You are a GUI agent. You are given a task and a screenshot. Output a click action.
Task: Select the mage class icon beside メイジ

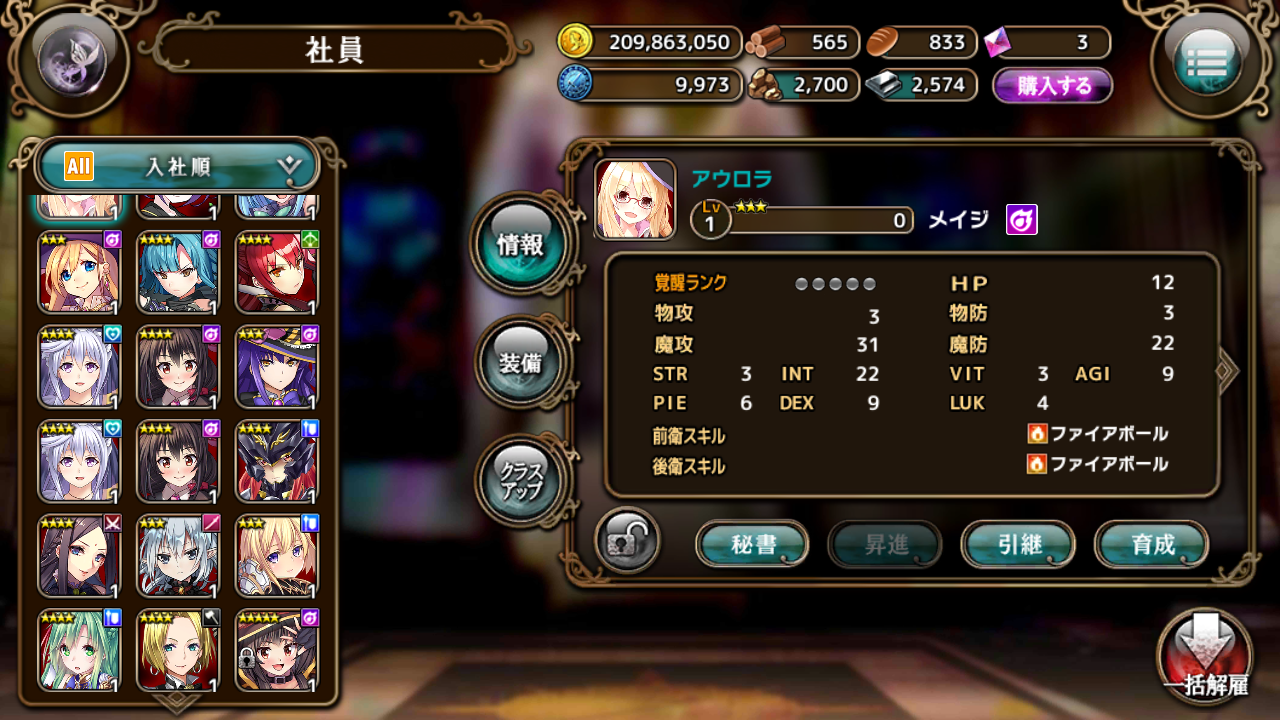click(x=1021, y=221)
